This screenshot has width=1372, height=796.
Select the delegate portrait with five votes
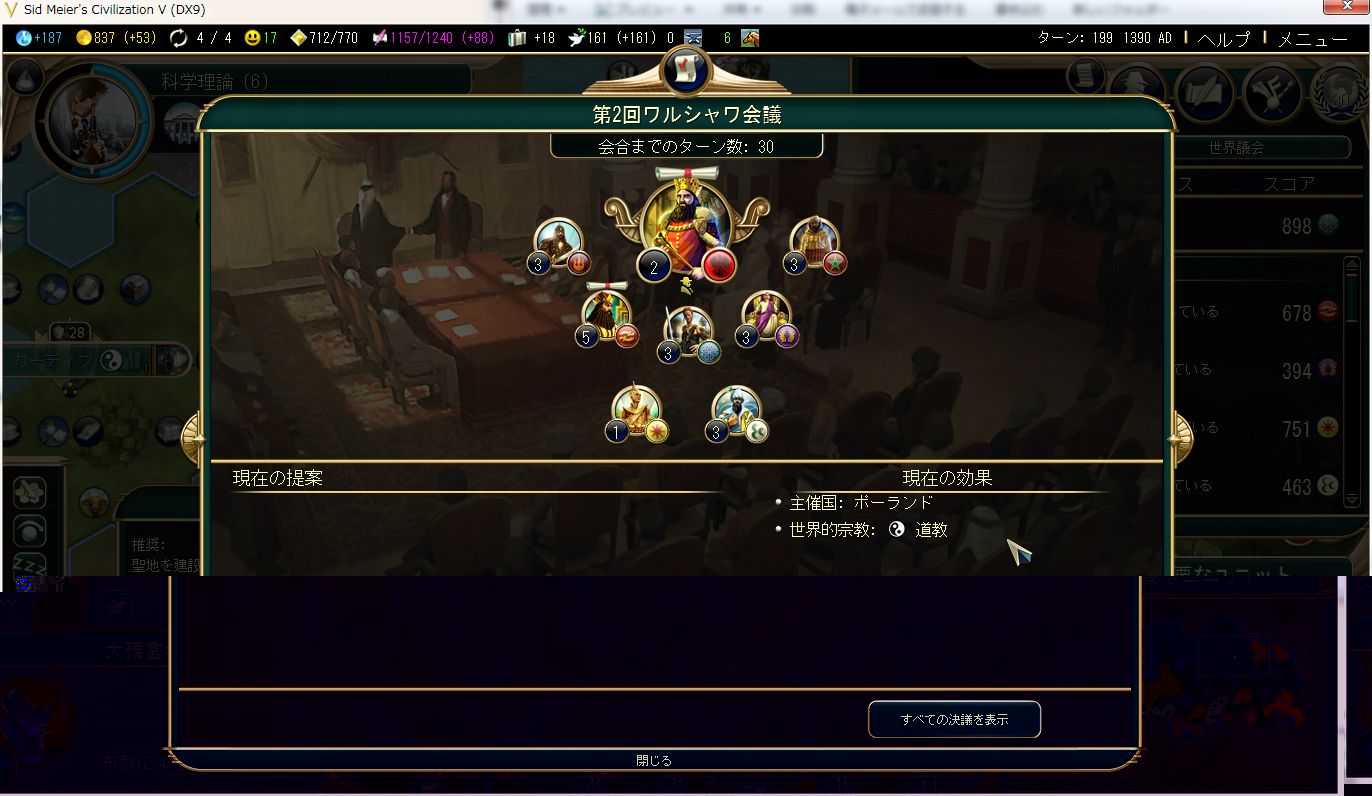pyautogui.click(x=608, y=313)
